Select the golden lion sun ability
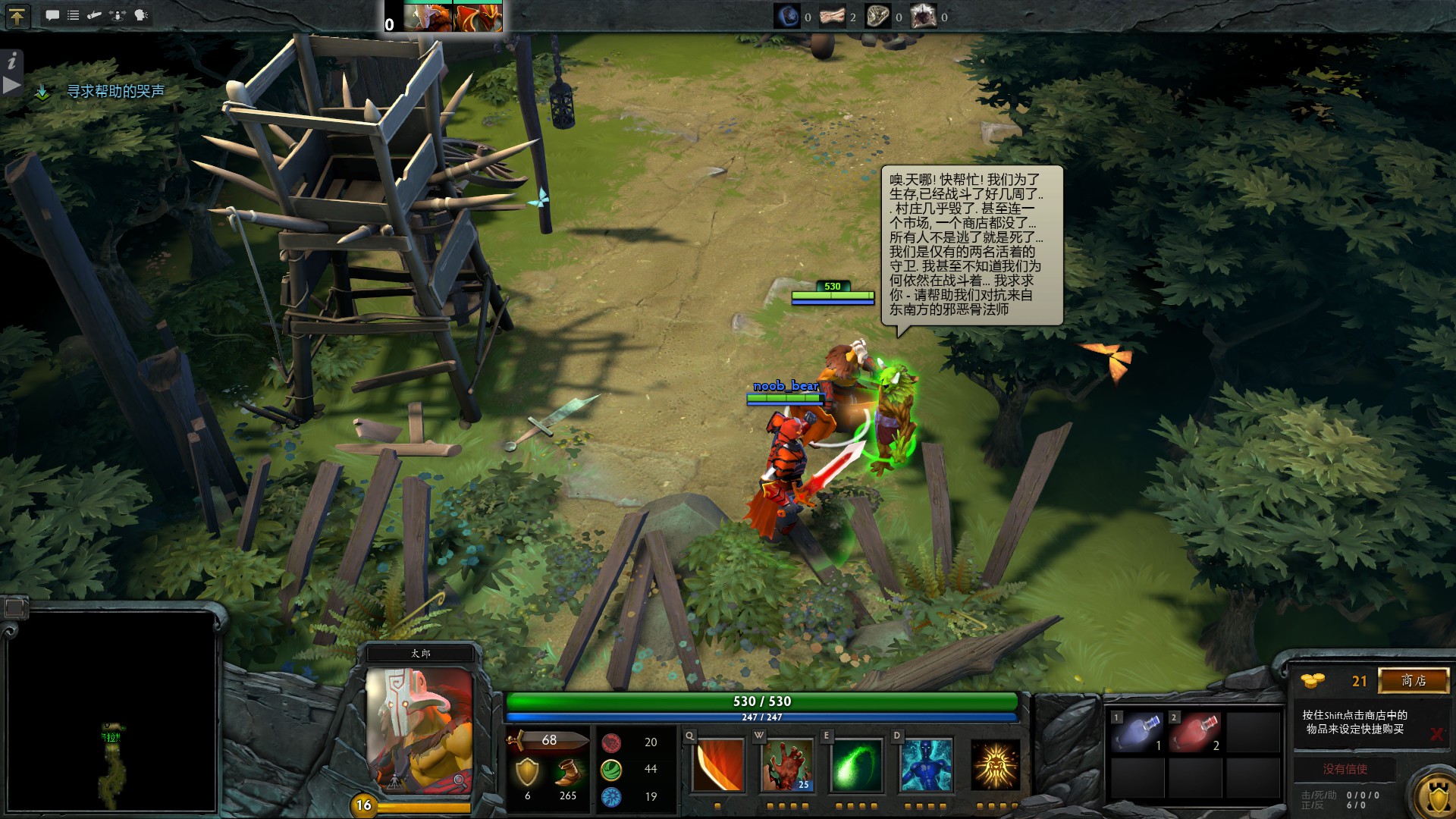Viewport: 1456px width, 819px height. [995, 765]
